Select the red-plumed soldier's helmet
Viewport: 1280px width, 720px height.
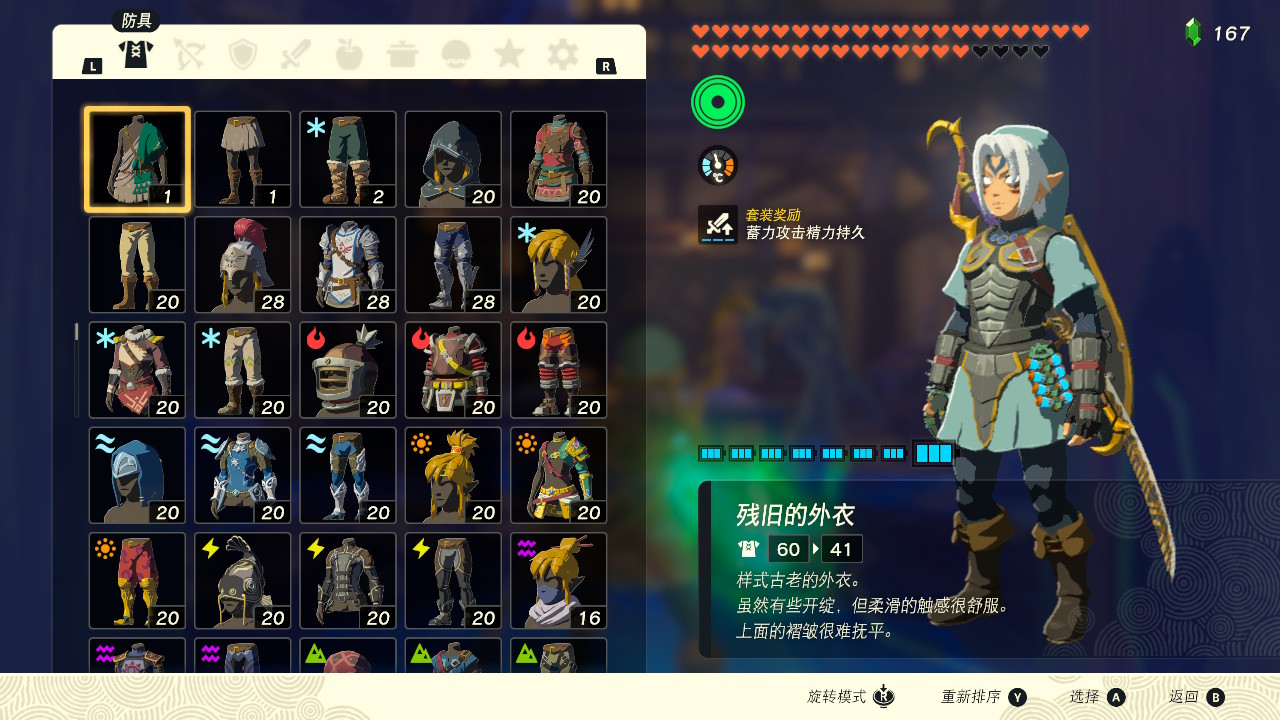point(243,265)
